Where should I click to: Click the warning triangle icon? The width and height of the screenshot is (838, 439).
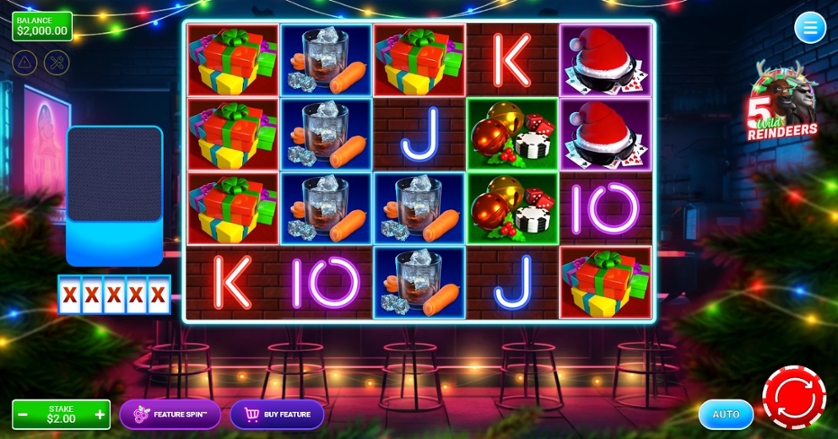[25, 62]
